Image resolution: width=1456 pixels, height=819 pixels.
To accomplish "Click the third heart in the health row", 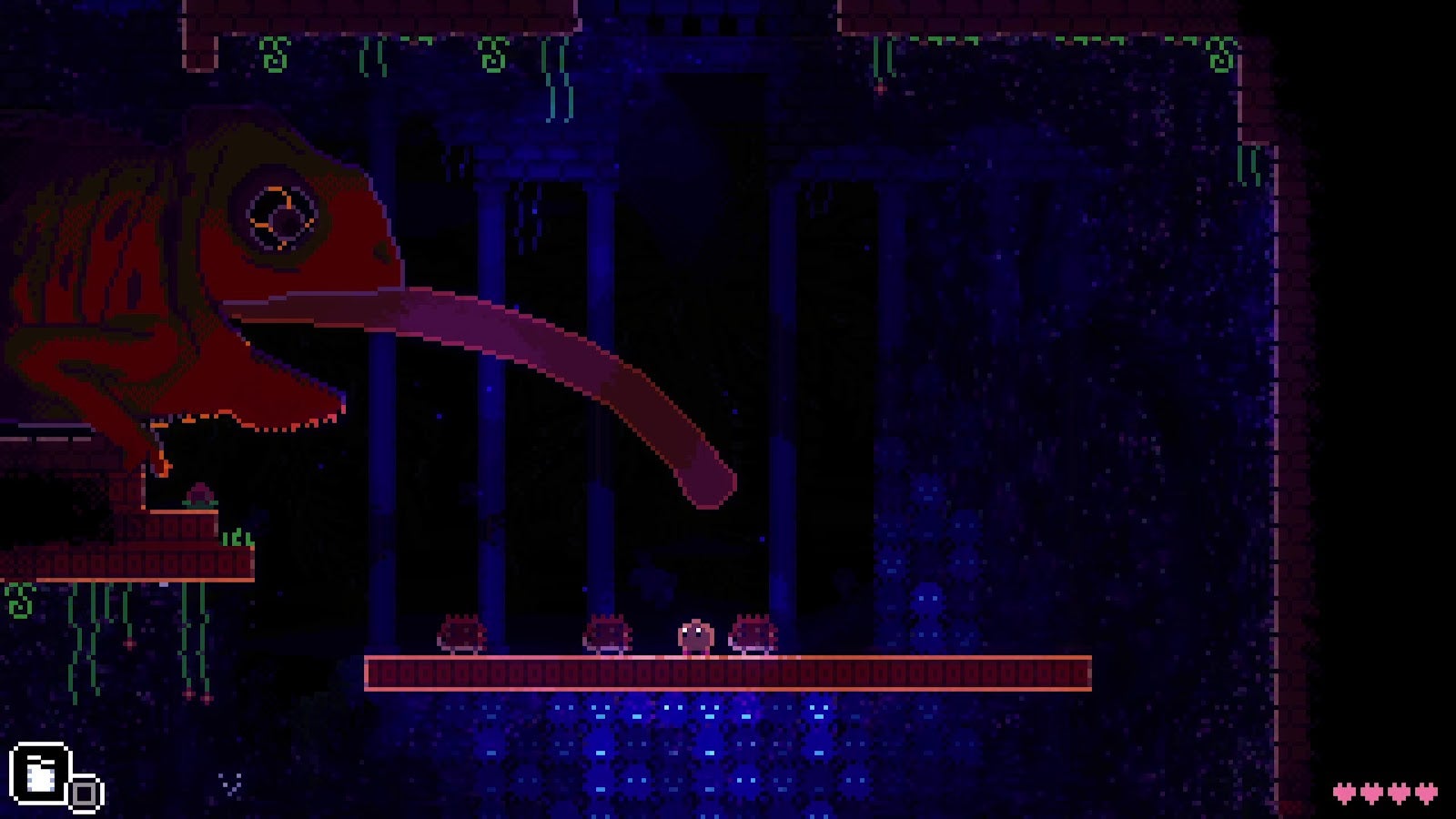I will pos(1400,791).
